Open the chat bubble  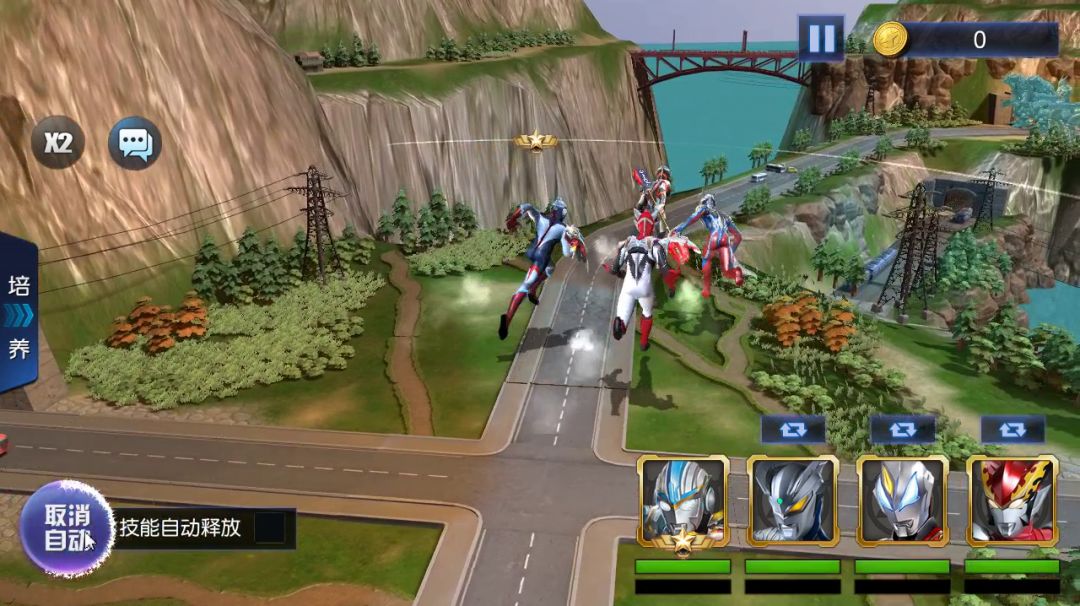(135, 143)
